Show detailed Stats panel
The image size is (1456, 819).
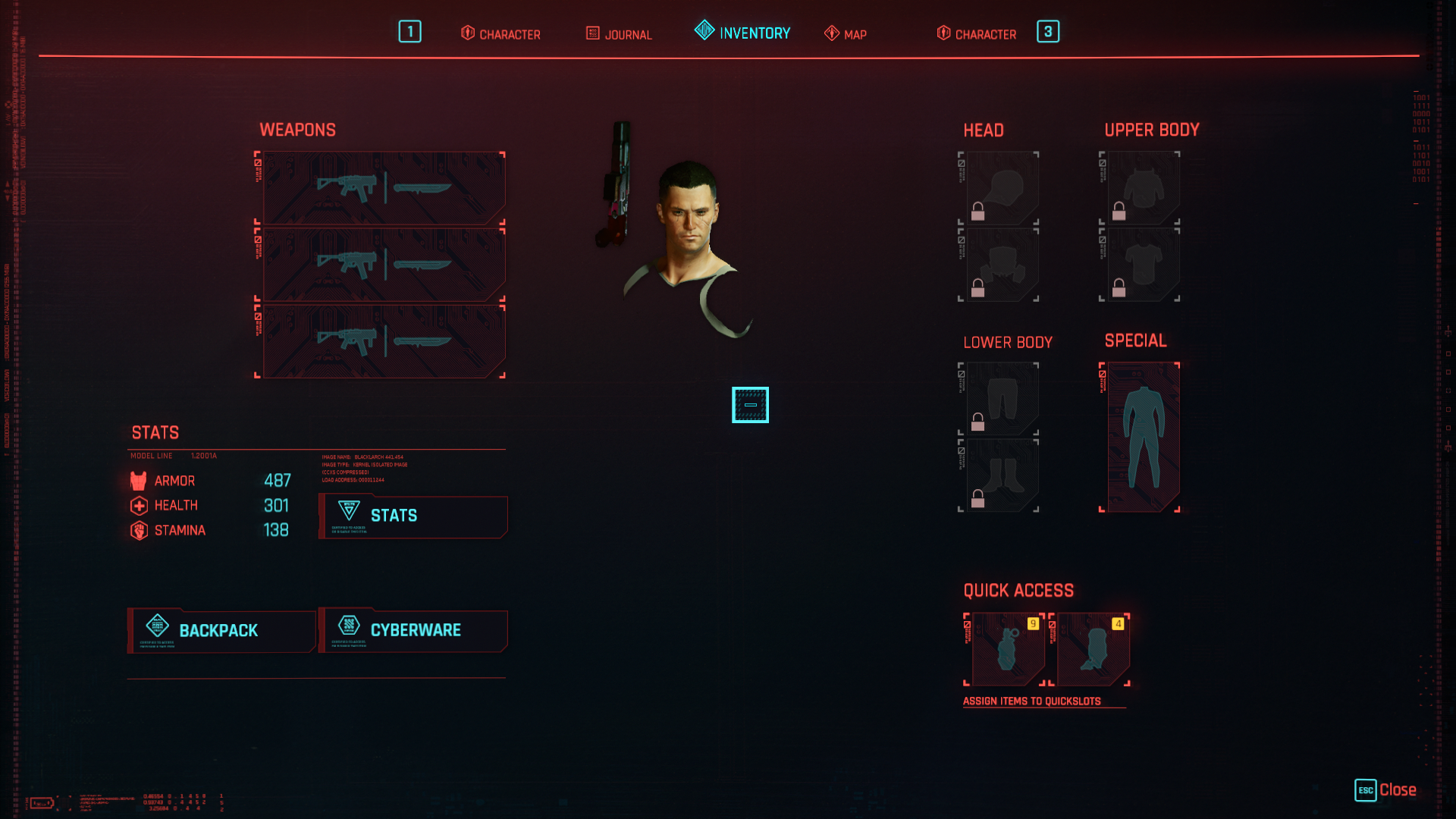click(x=413, y=516)
